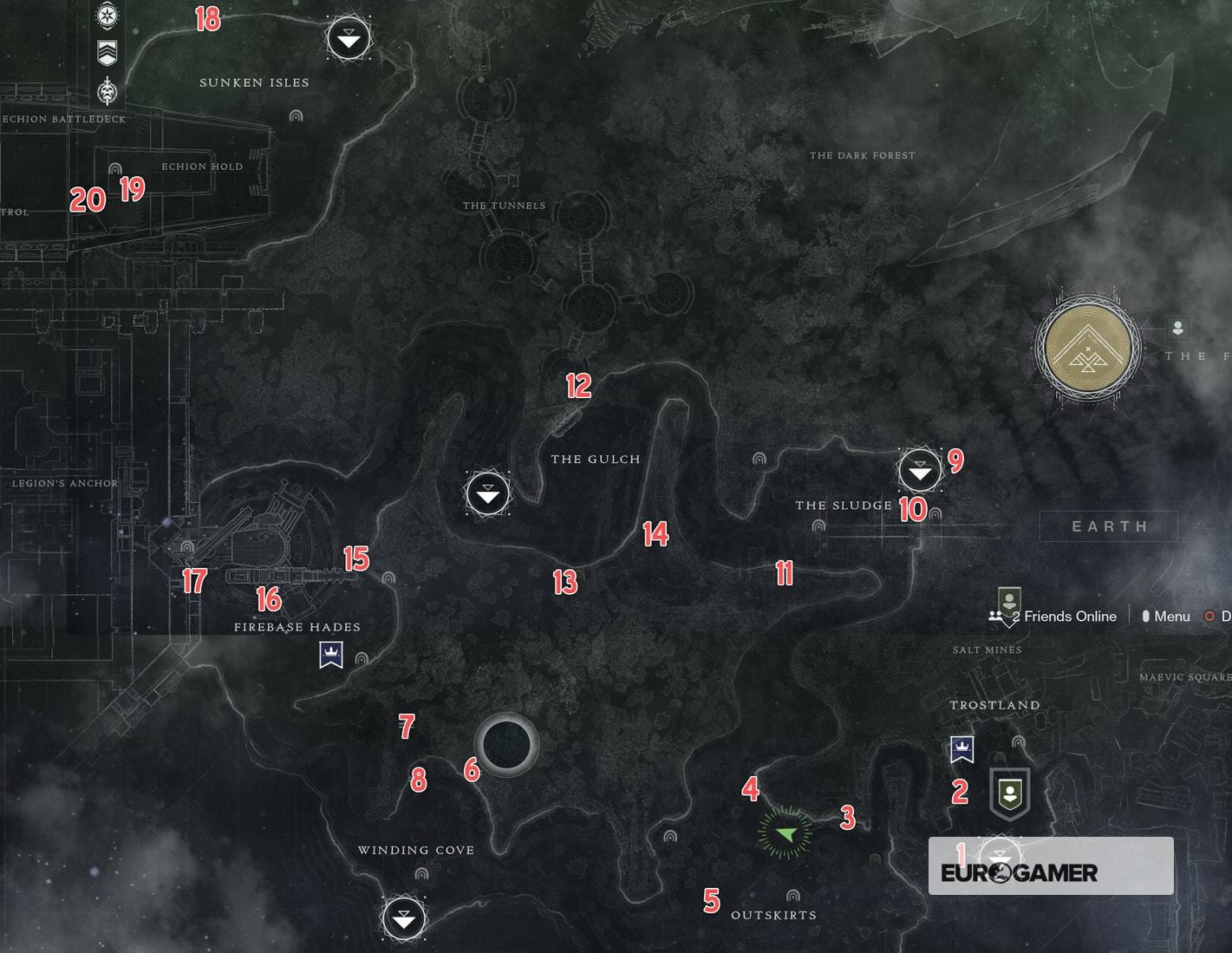
Task: Click the dark cave entrance near Winding Cove
Action: [507, 743]
